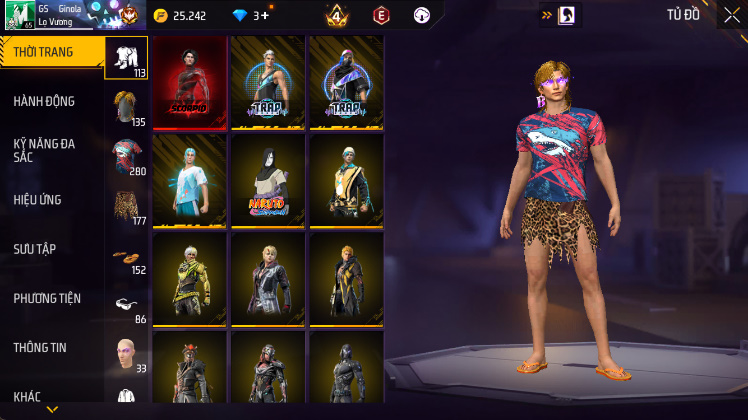
Task: Switch to the Hành Động tab
Action: [x=45, y=101]
